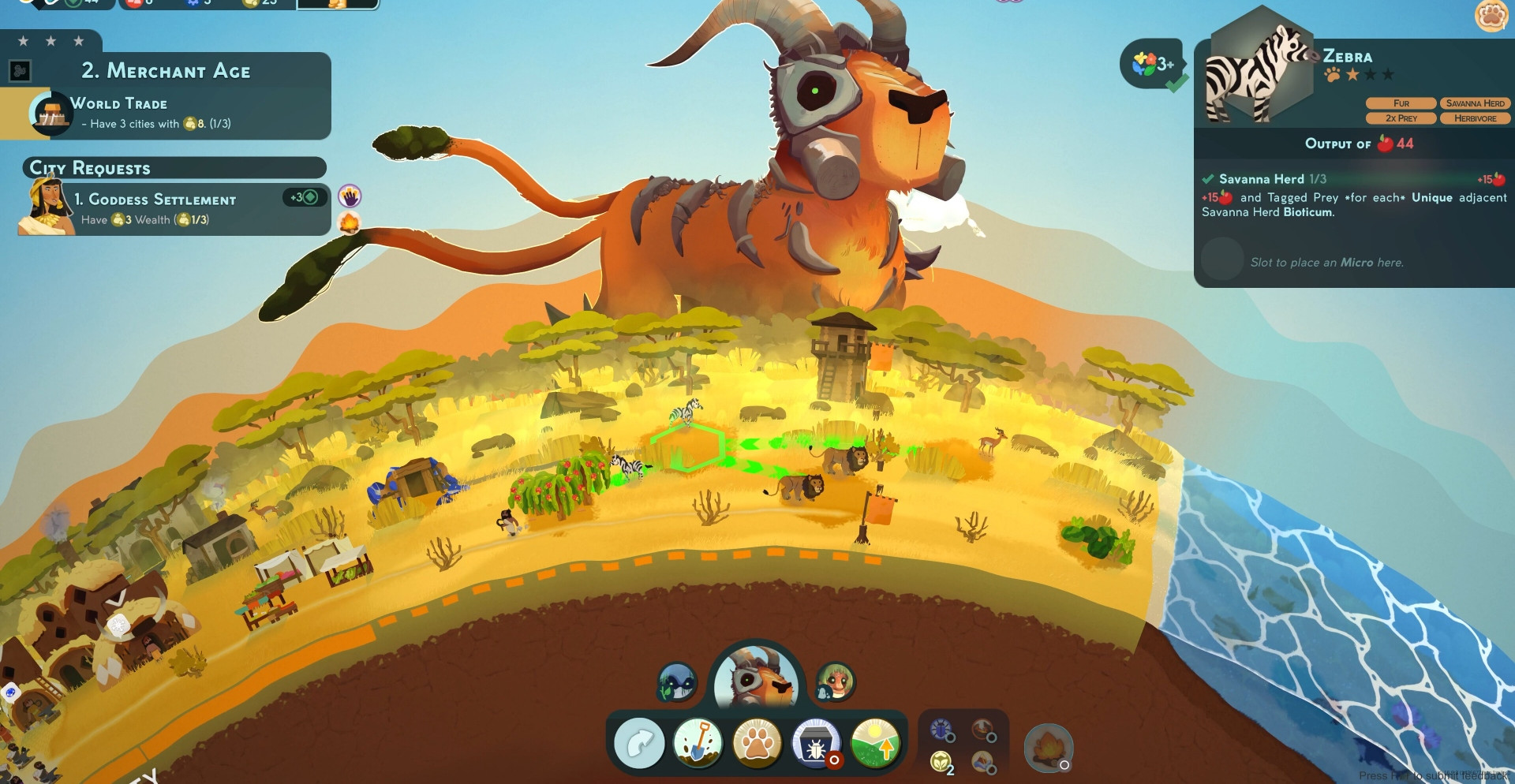Click the curved arrow turn button
Image resolution: width=1515 pixels, height=784 pixels.
pos(639,744)
